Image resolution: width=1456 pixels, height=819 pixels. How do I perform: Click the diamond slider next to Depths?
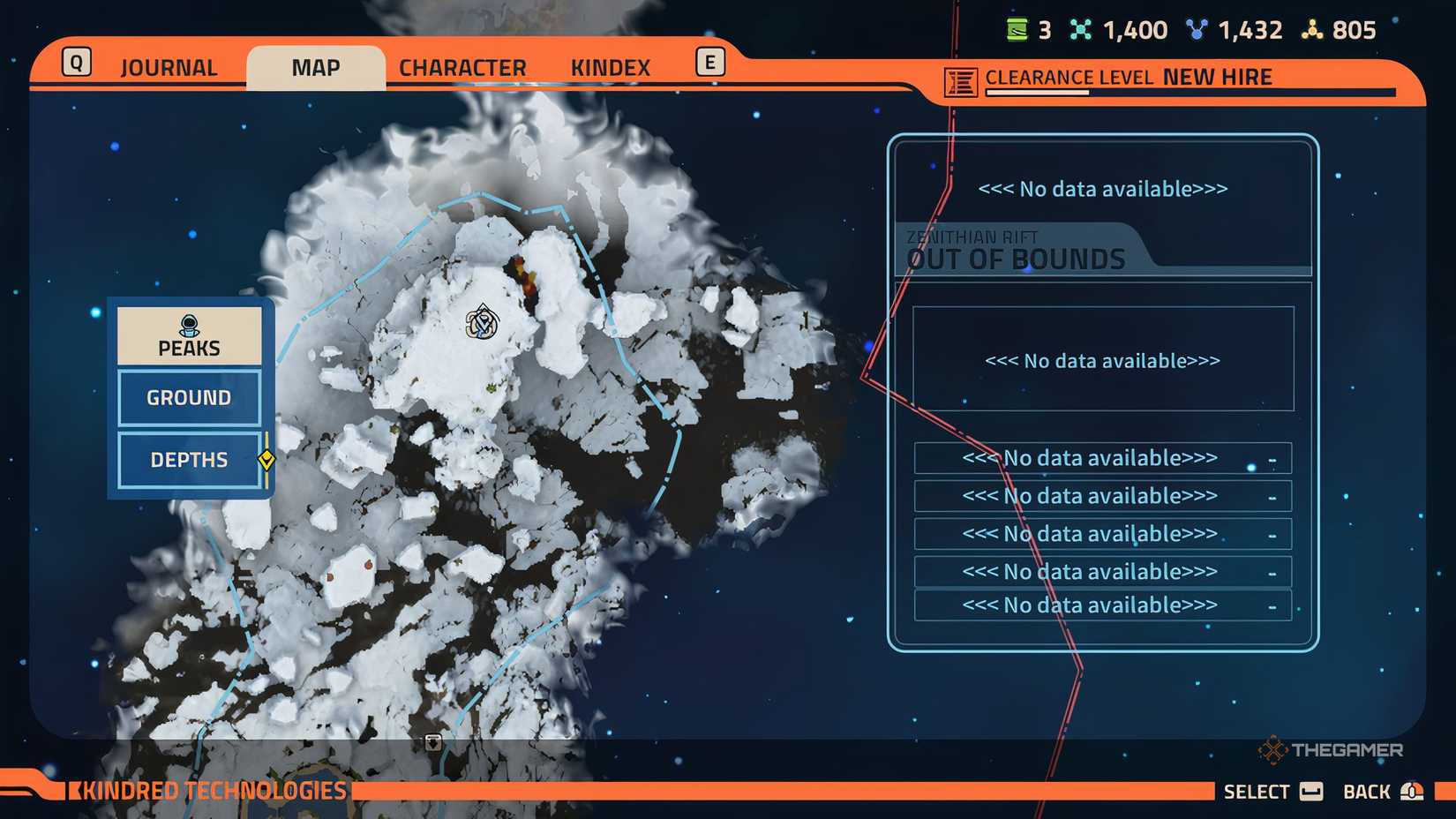click(267, 459)
